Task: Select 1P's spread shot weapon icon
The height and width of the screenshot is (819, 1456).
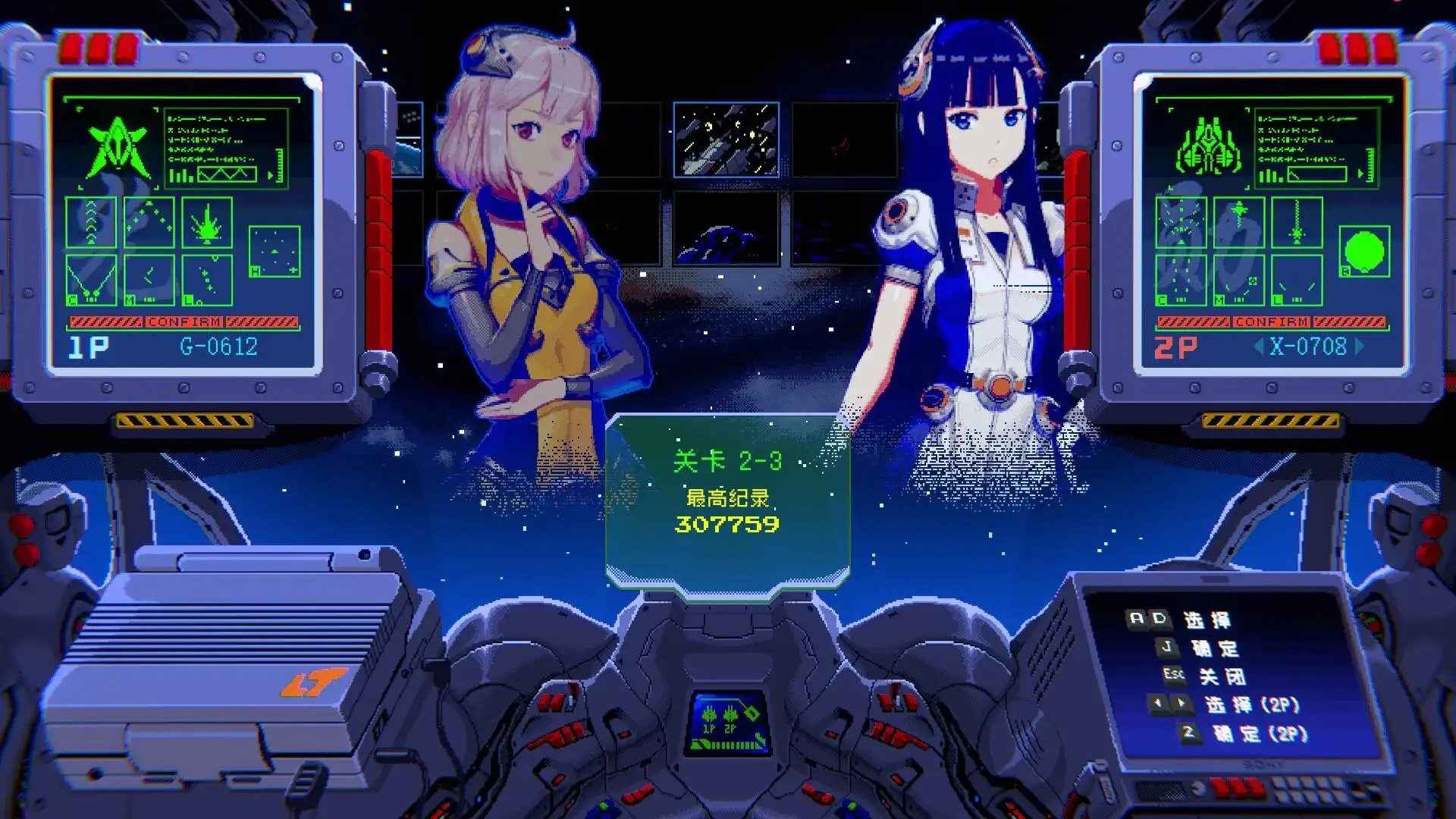Action: 149,222
